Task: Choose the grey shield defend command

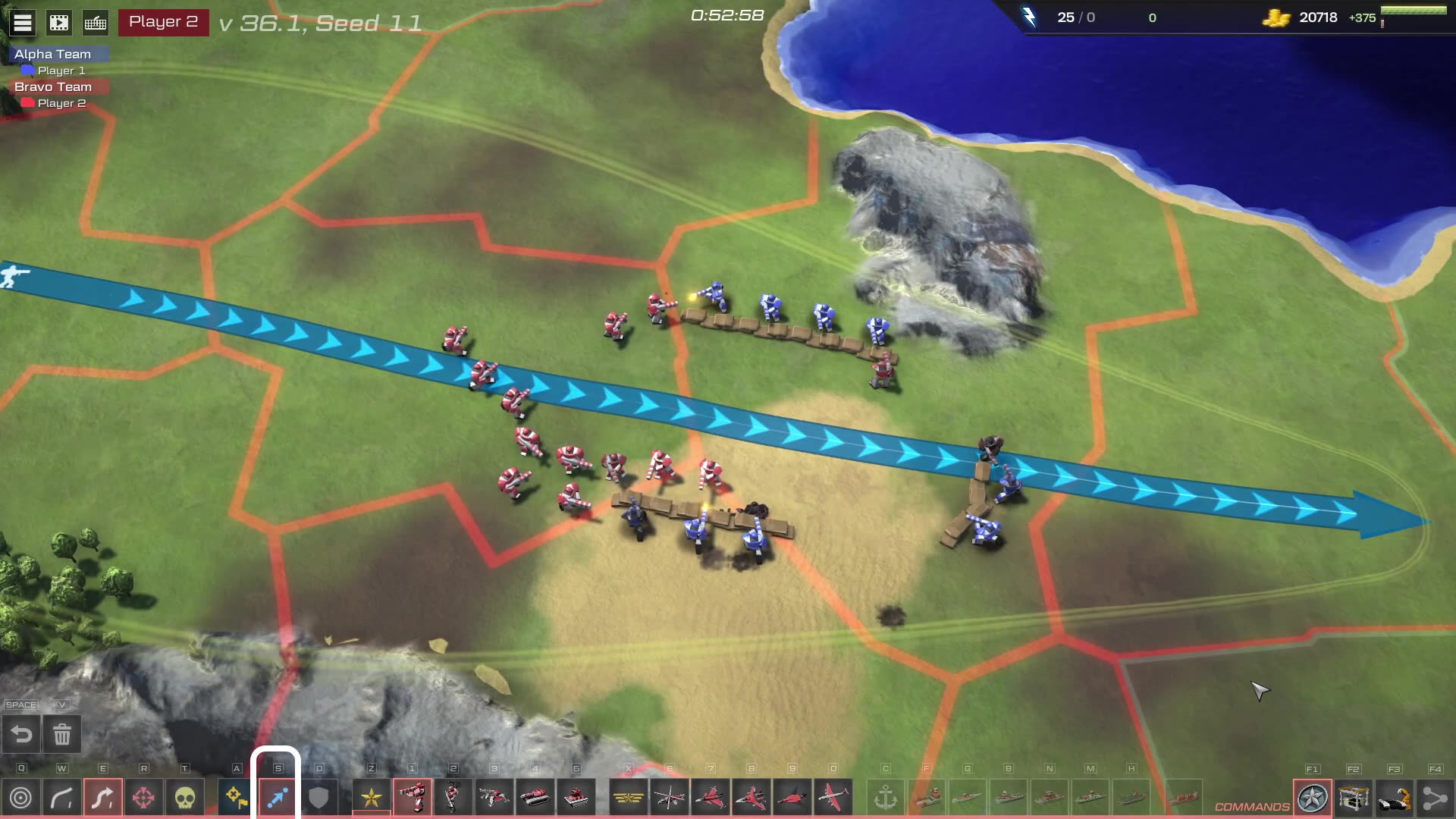Action: coord(318,798)
